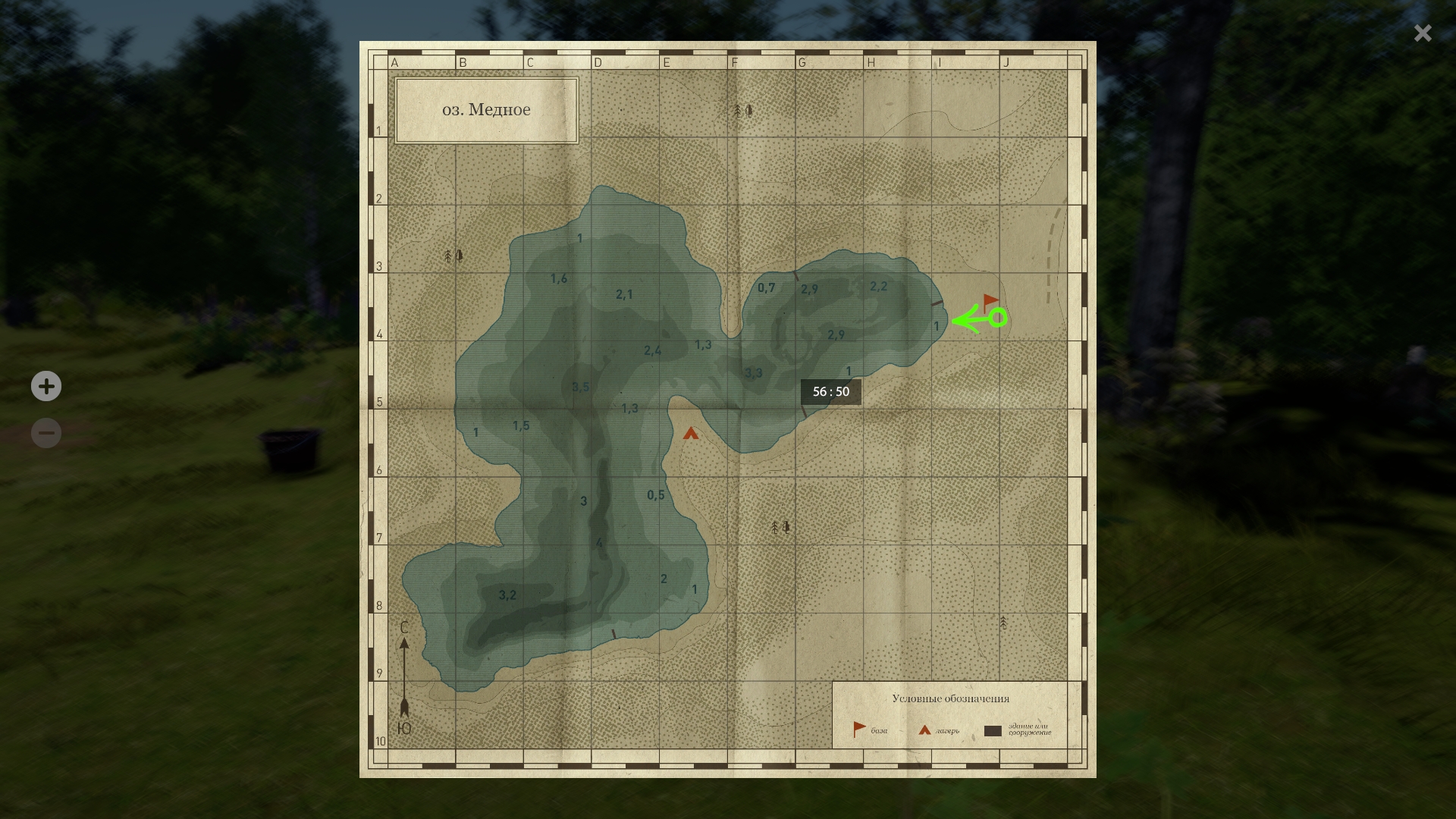
Task: Click the forest trees icon in square F1
Action: click(x=742, y=111)
